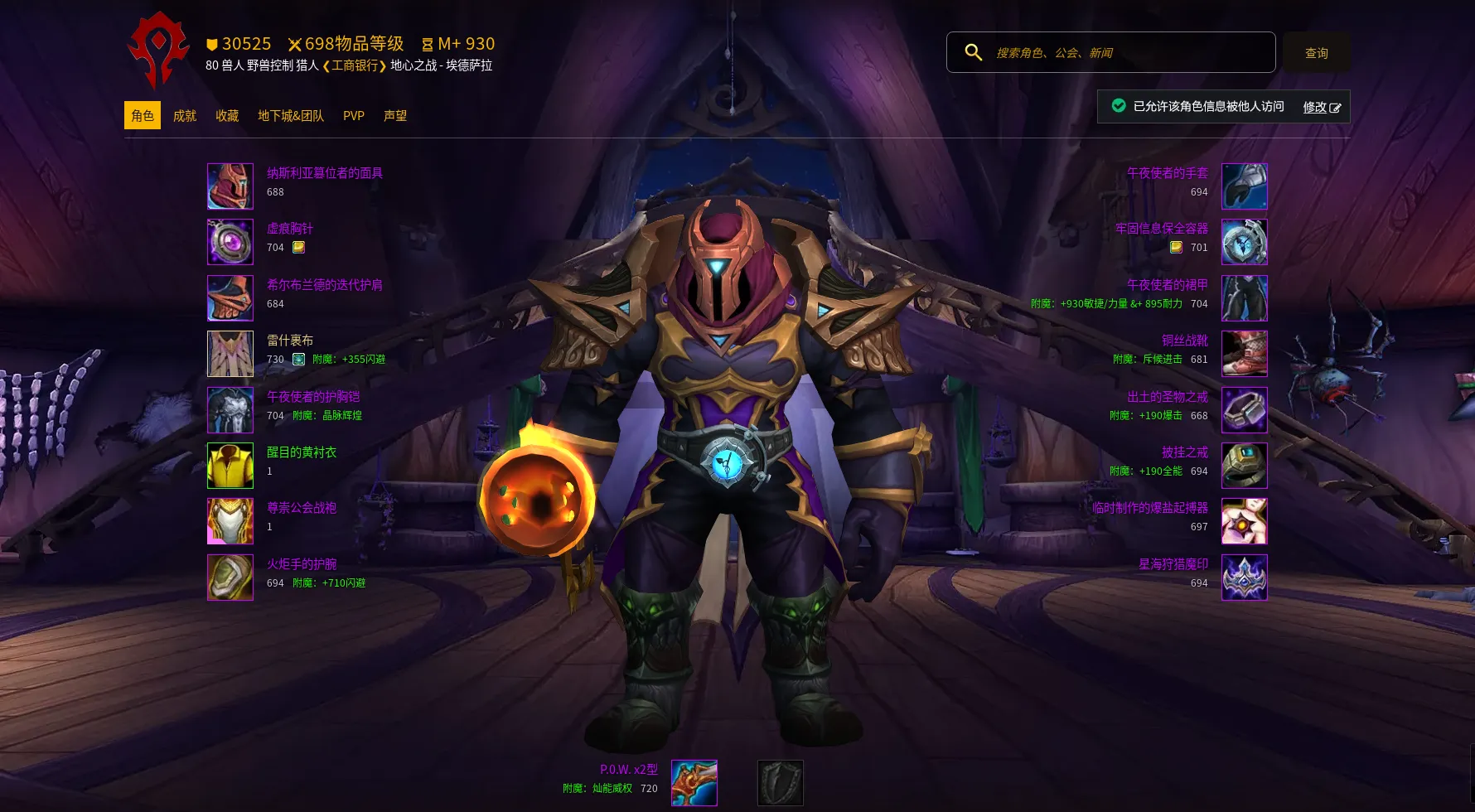Switch to the 成就 tab
This screenshot has height=812, width=1475.
pos(185,116)
